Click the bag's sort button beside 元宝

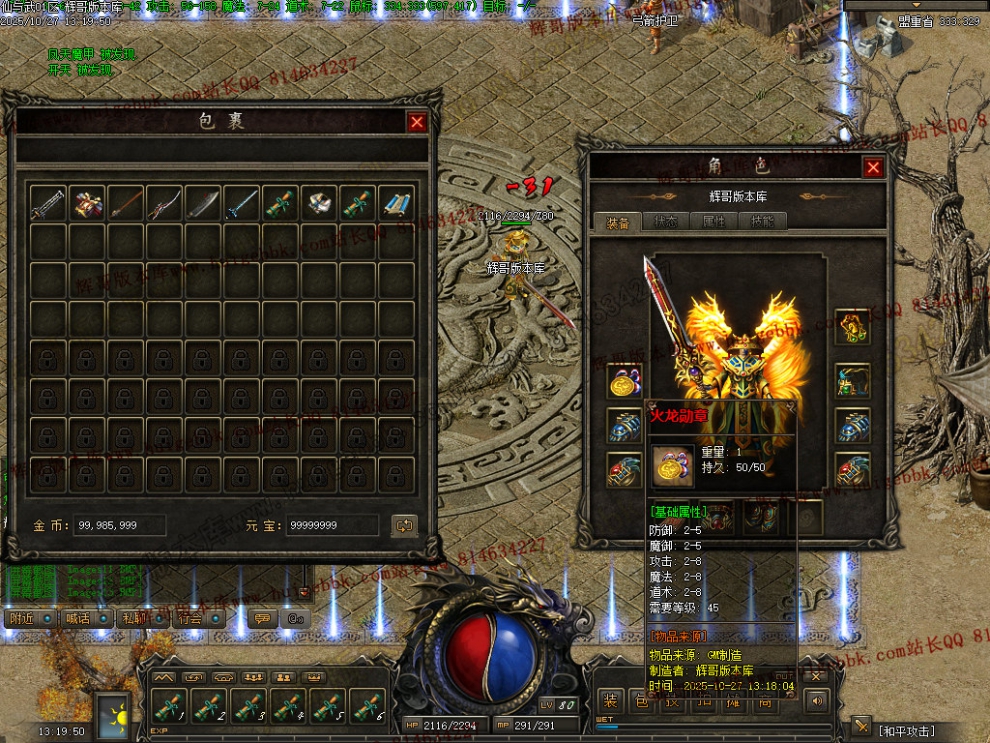pos(404,525)
